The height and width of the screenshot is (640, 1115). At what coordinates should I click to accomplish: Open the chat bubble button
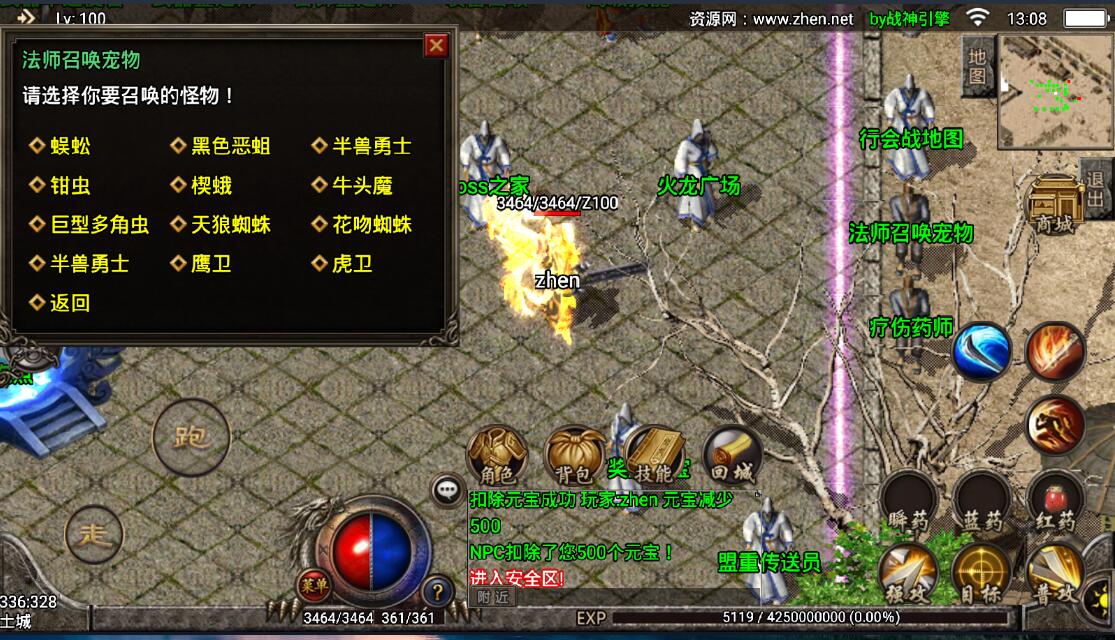click(446, 490)
